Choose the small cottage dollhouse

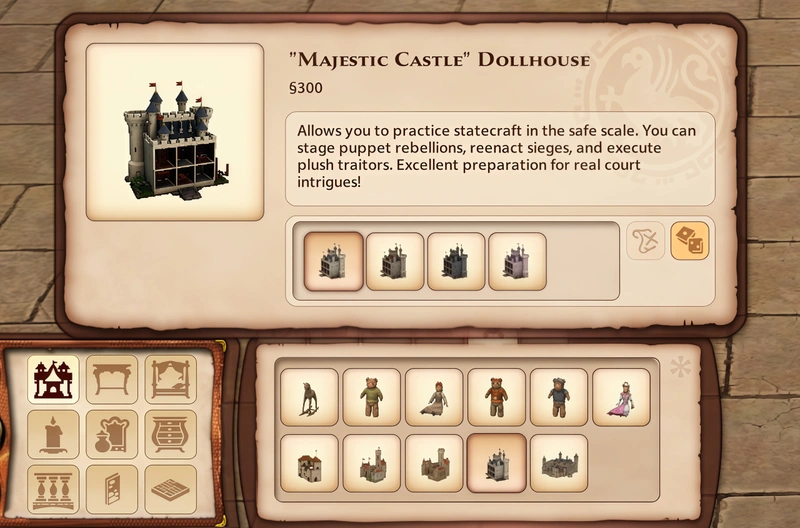coord(309,463)
